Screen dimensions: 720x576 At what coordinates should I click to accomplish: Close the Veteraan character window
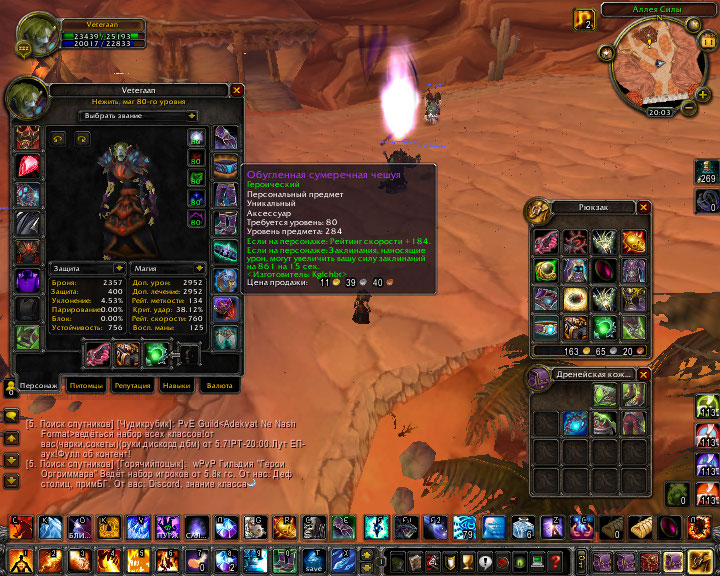237,90
